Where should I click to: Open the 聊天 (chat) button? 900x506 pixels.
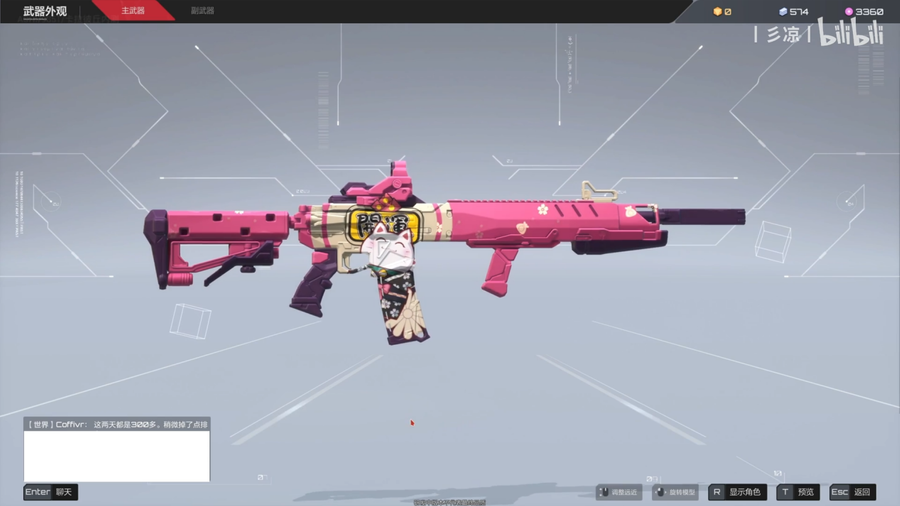pos(51,492)
